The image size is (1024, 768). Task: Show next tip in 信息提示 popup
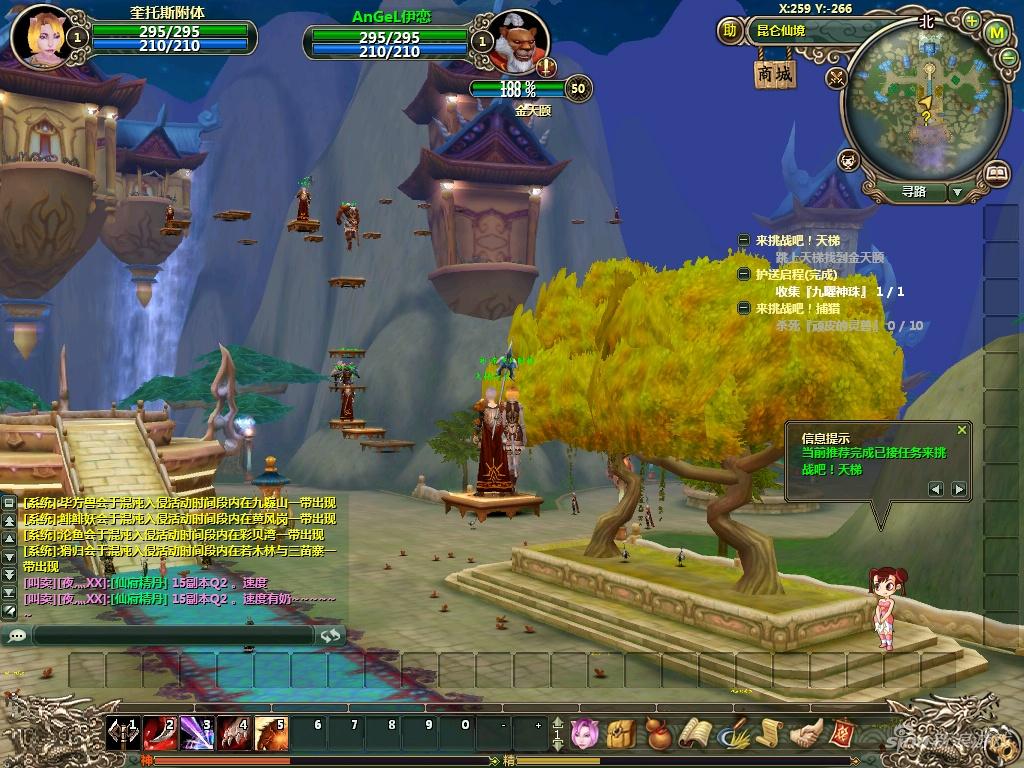click(959, 489)
